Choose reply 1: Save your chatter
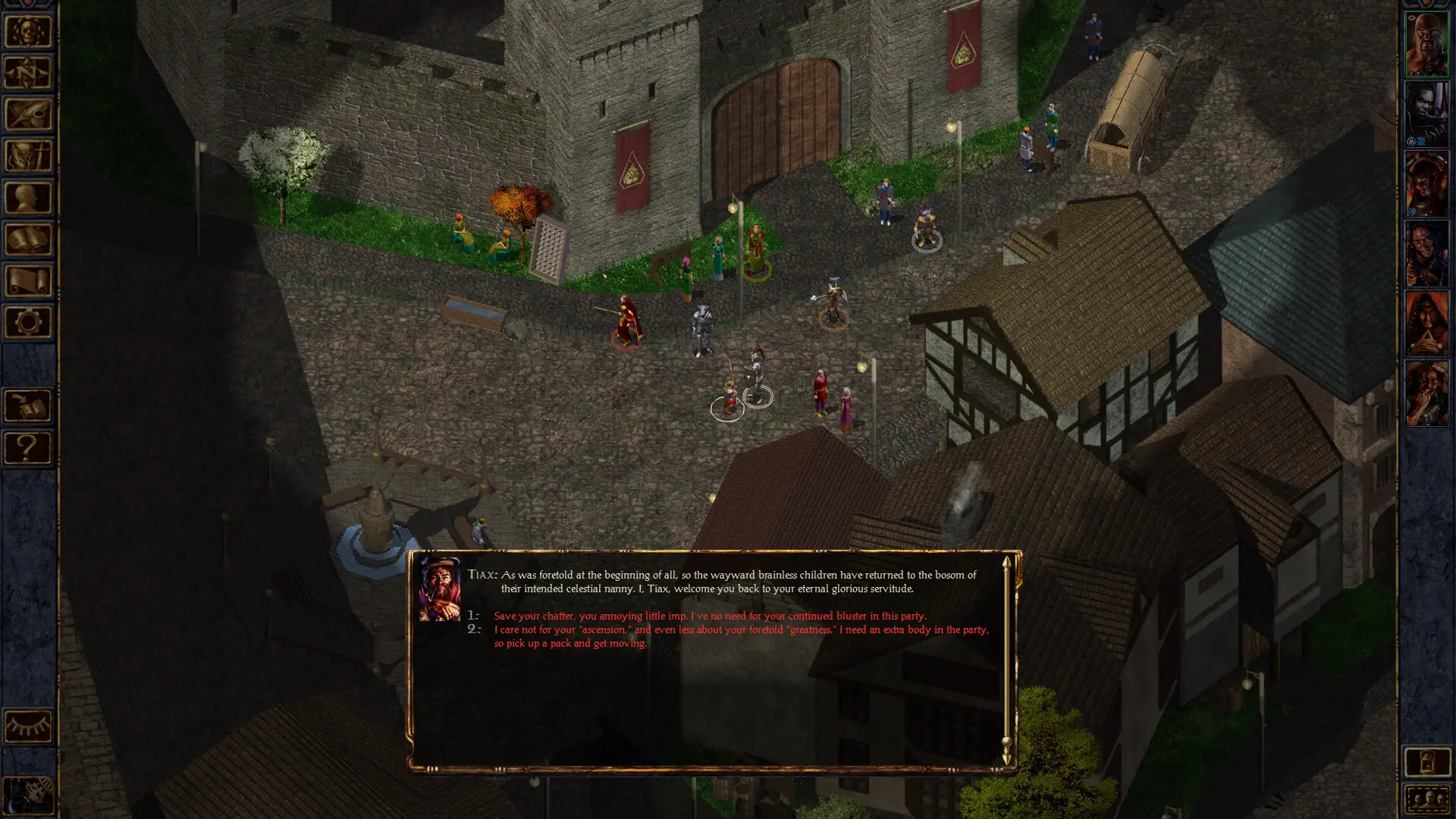Image resolution: width=1456 pixels, height=819 pixels. pyautogui.click(x=709, y=616)
